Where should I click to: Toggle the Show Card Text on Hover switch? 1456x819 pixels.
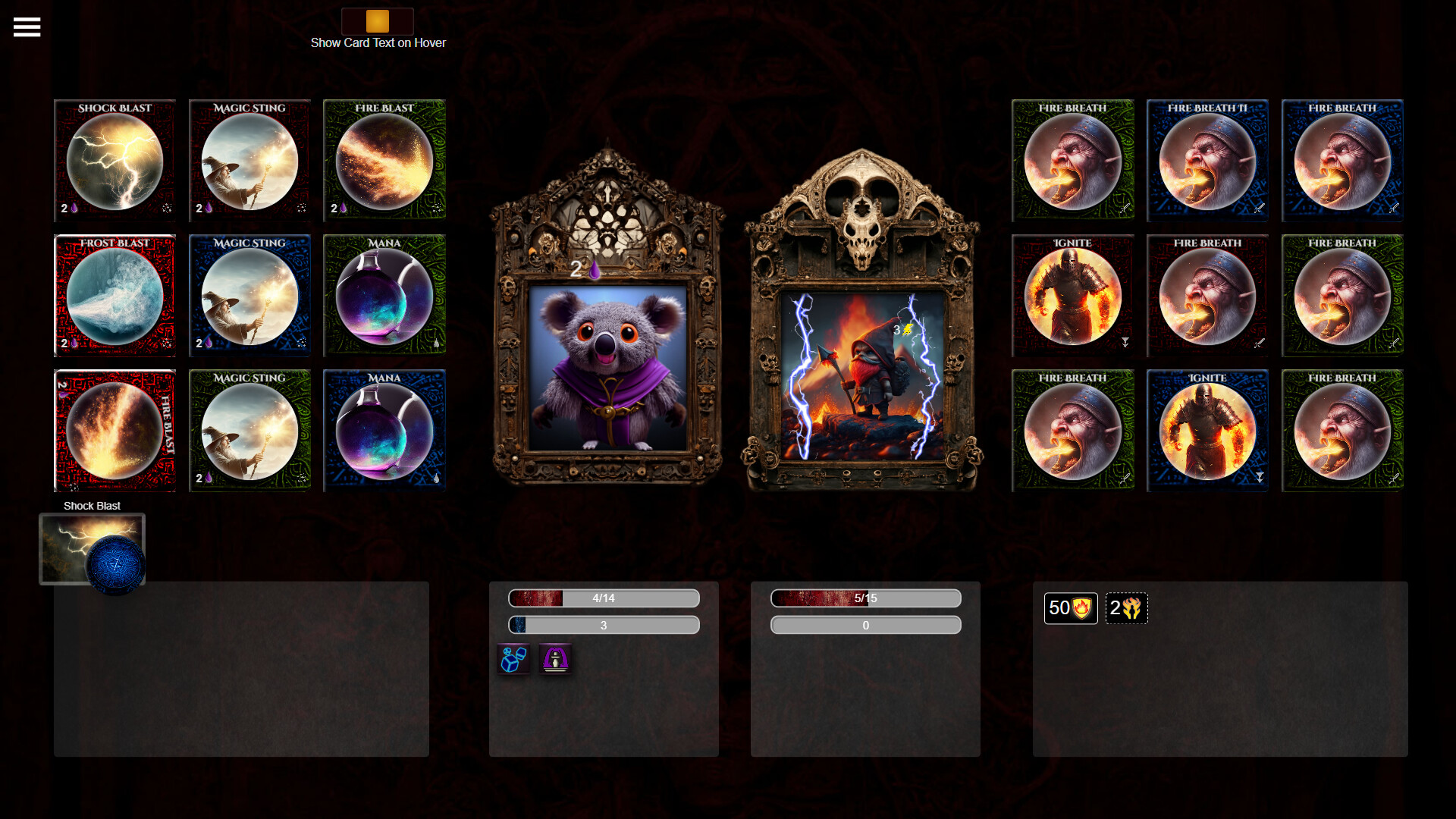click(378, 22)
